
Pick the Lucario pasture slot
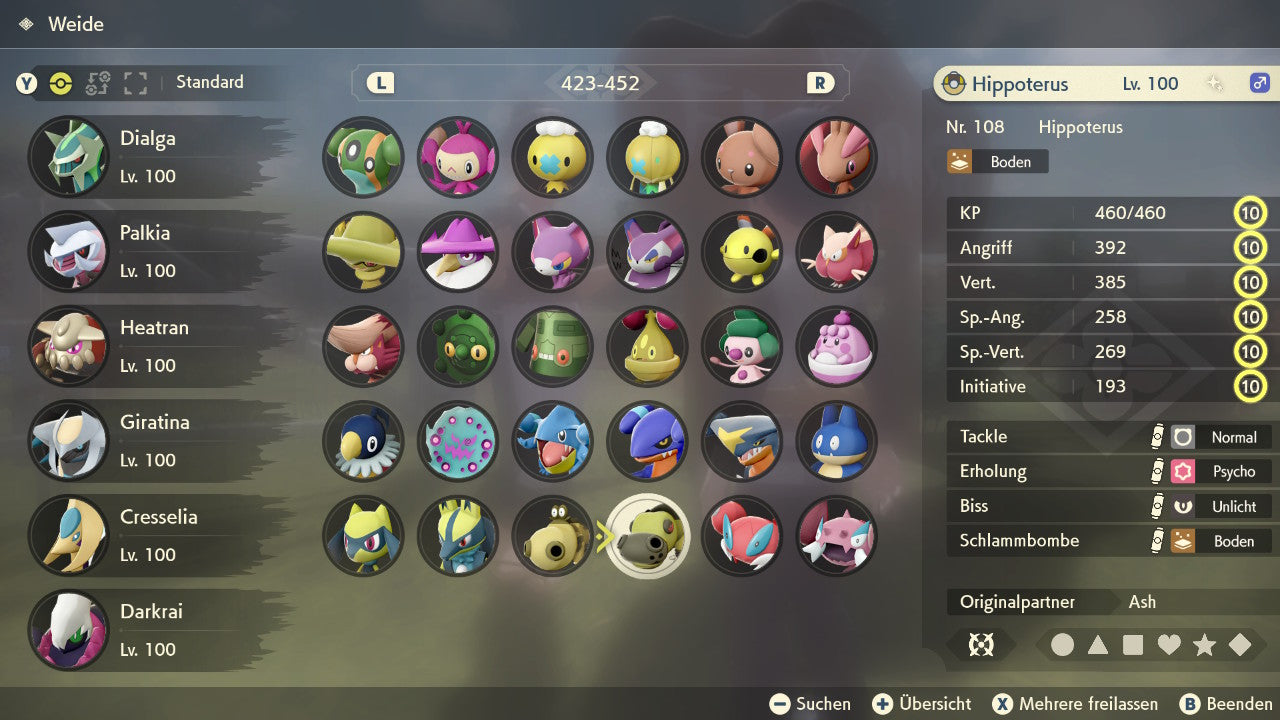click(458, 536)
